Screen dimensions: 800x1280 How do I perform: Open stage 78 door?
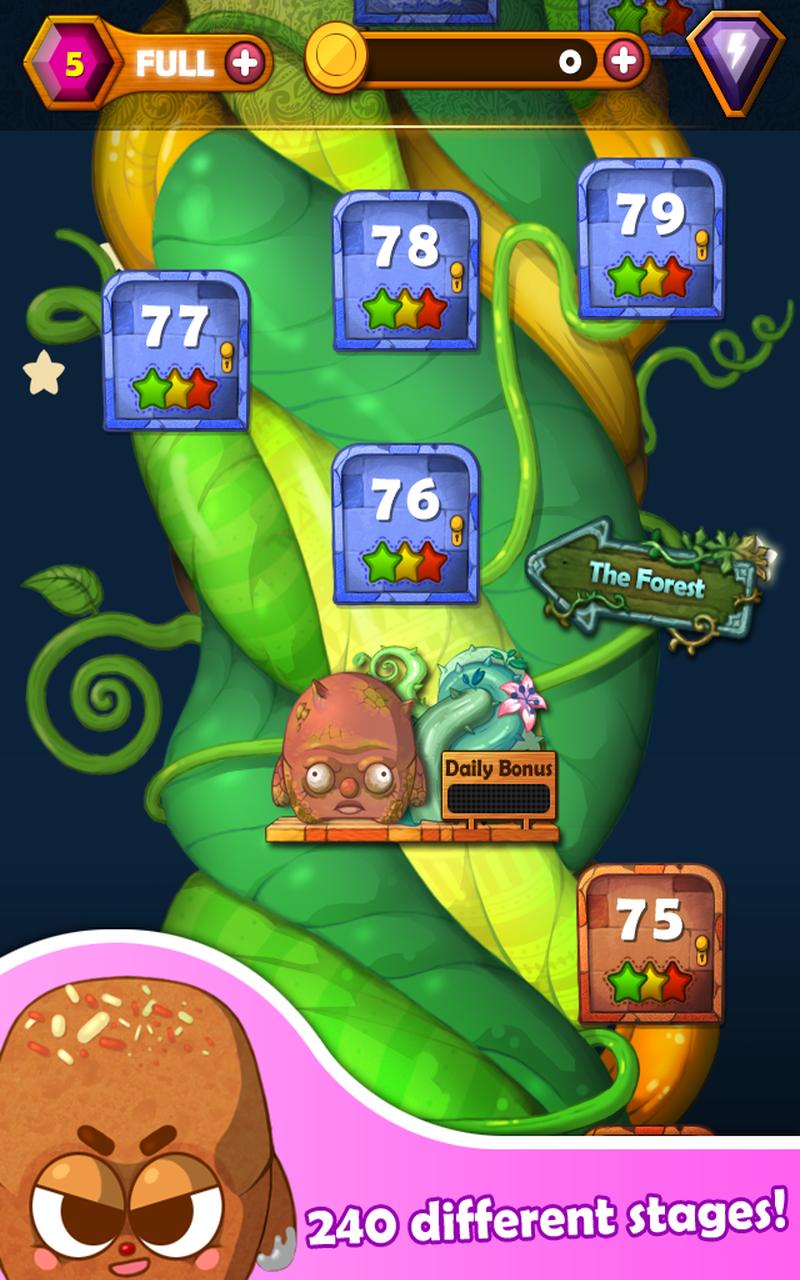tap(405, 270)
